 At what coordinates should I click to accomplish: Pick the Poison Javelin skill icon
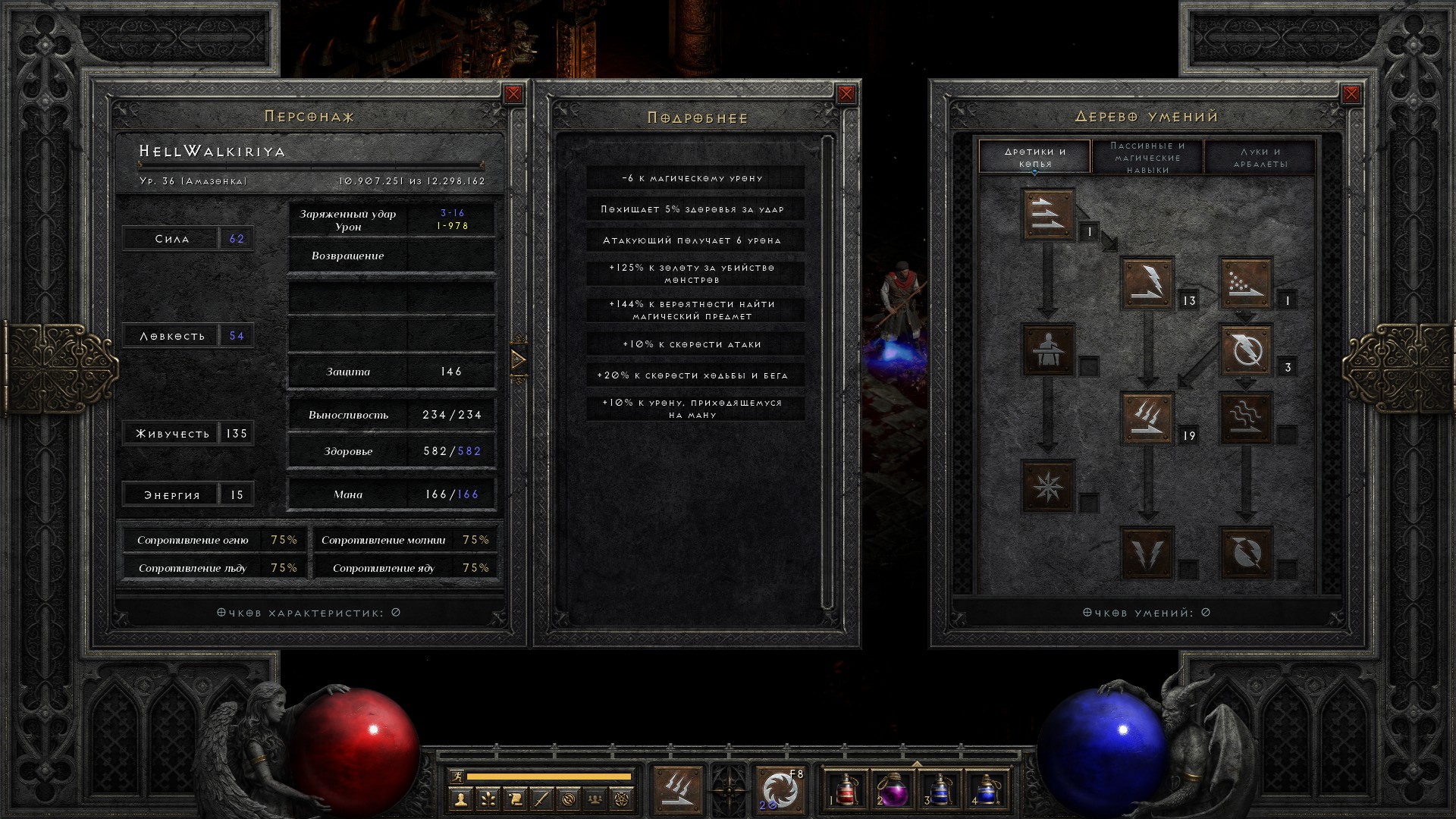point(1245,283)
